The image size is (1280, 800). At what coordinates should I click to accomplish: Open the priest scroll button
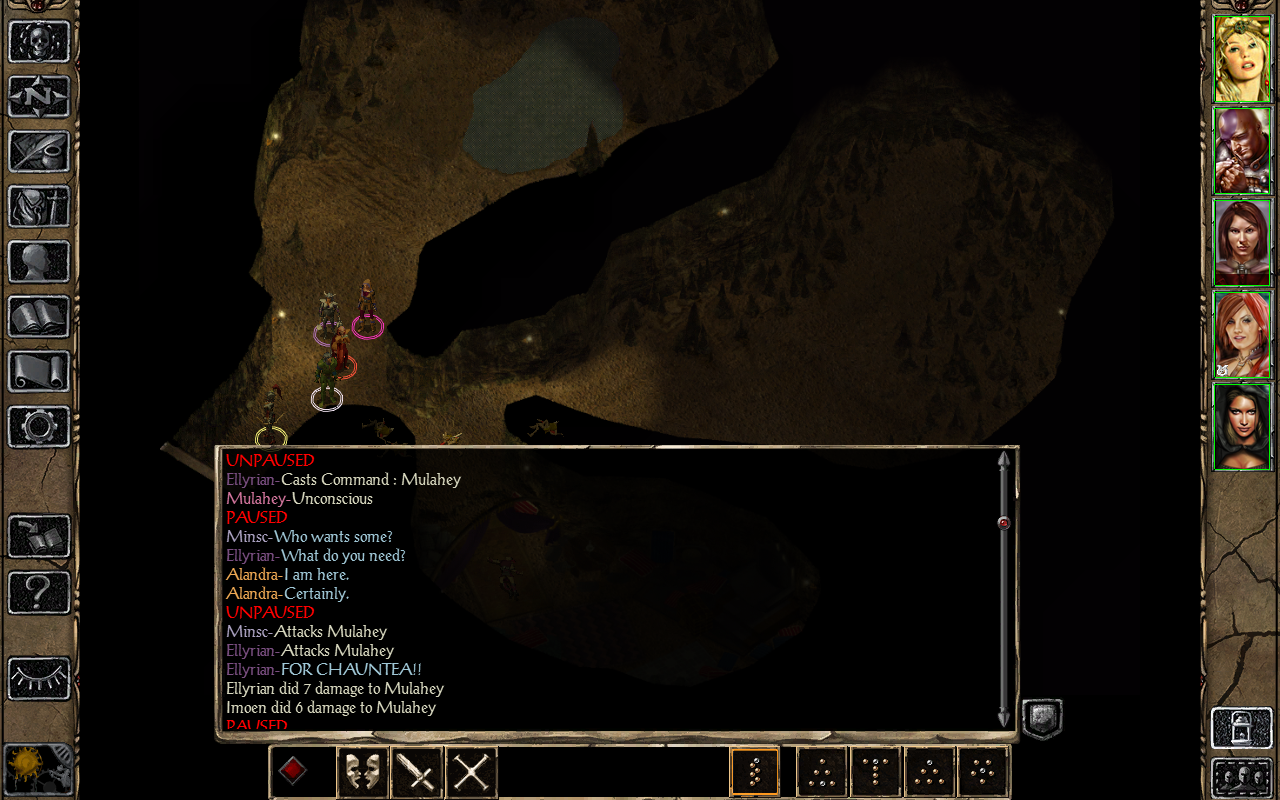tap(39, 372)
